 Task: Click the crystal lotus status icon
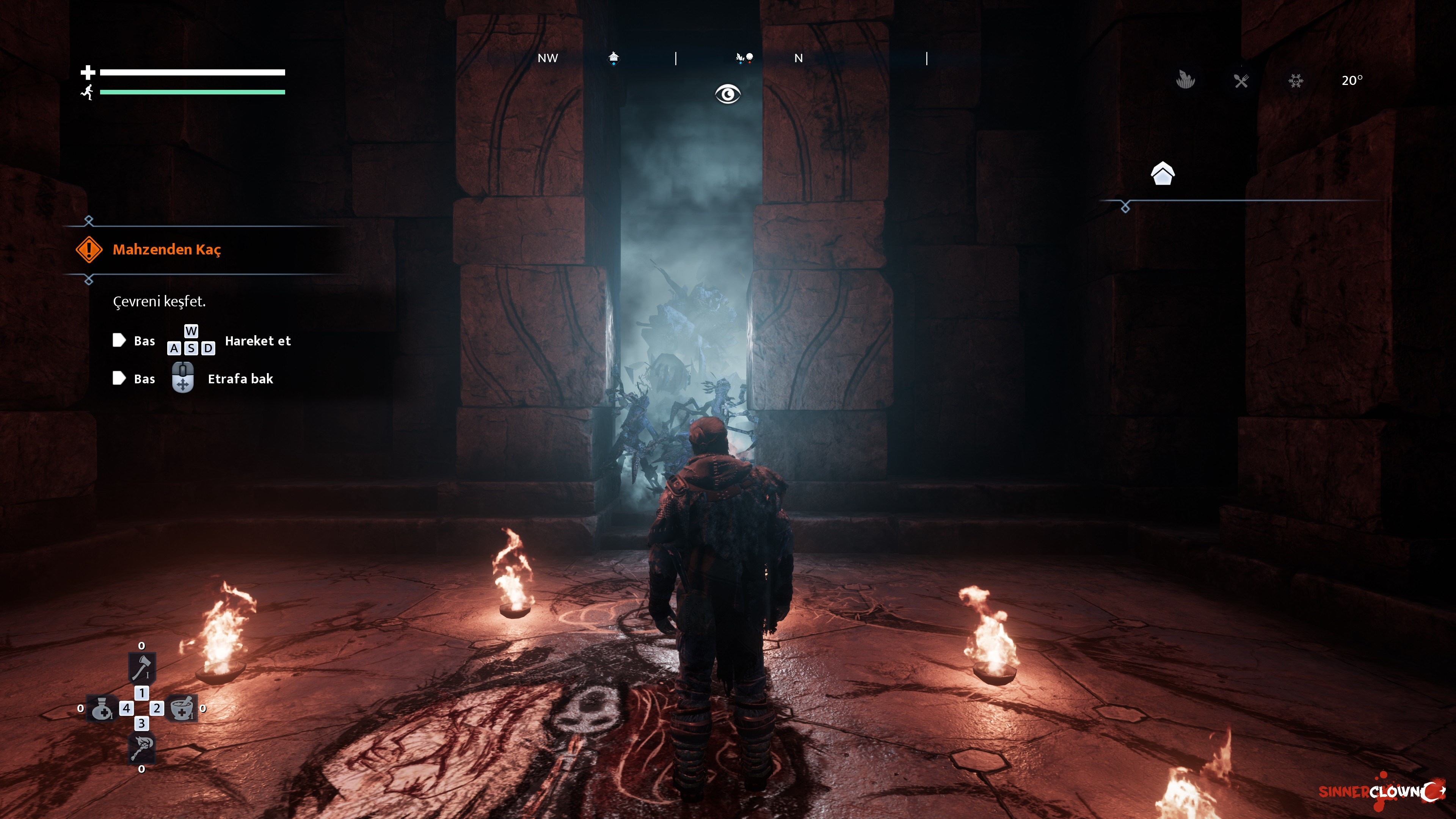pyautogui.click(x=1185, y=80)
